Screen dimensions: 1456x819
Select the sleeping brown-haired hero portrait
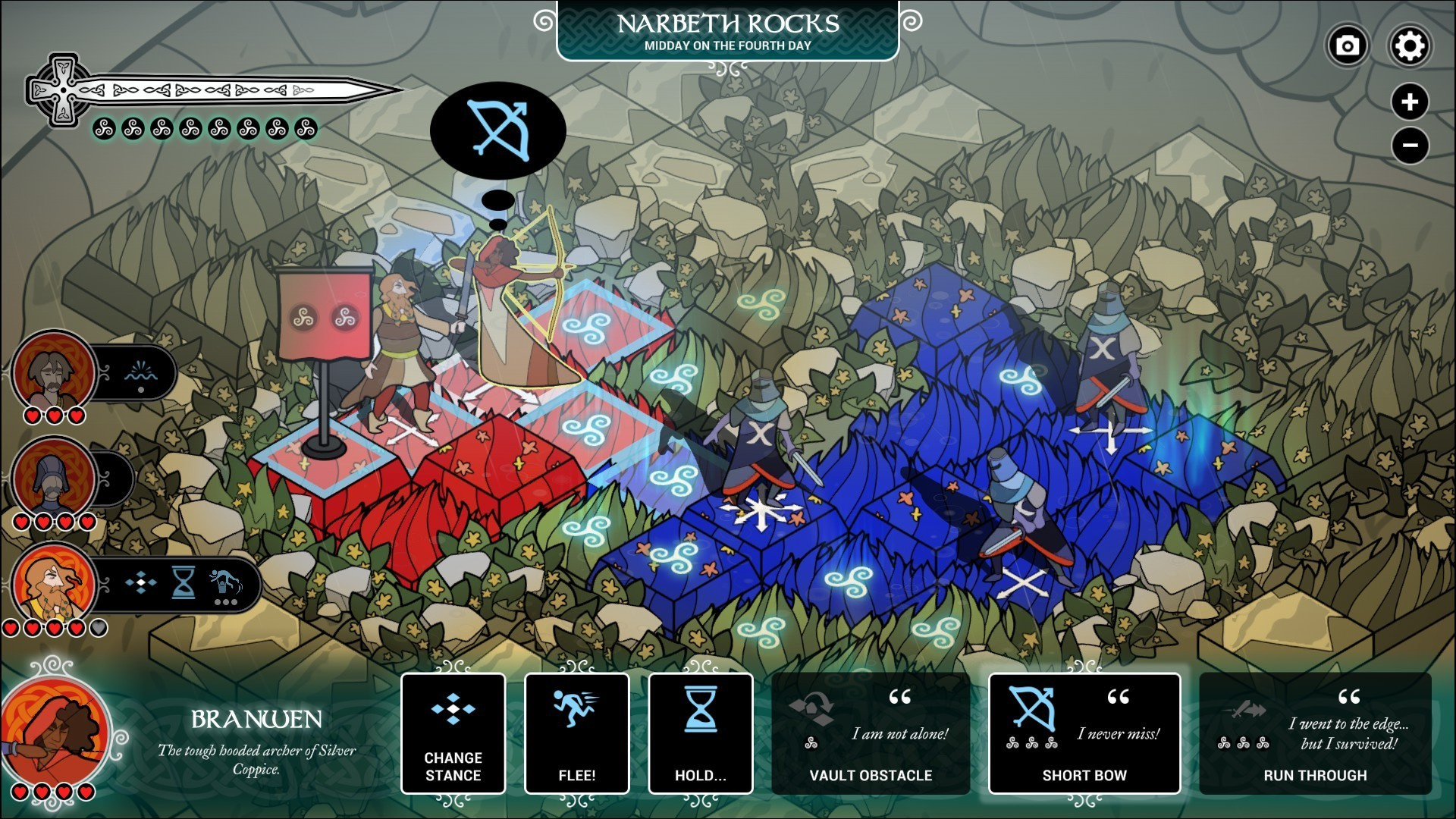(53, 372)
